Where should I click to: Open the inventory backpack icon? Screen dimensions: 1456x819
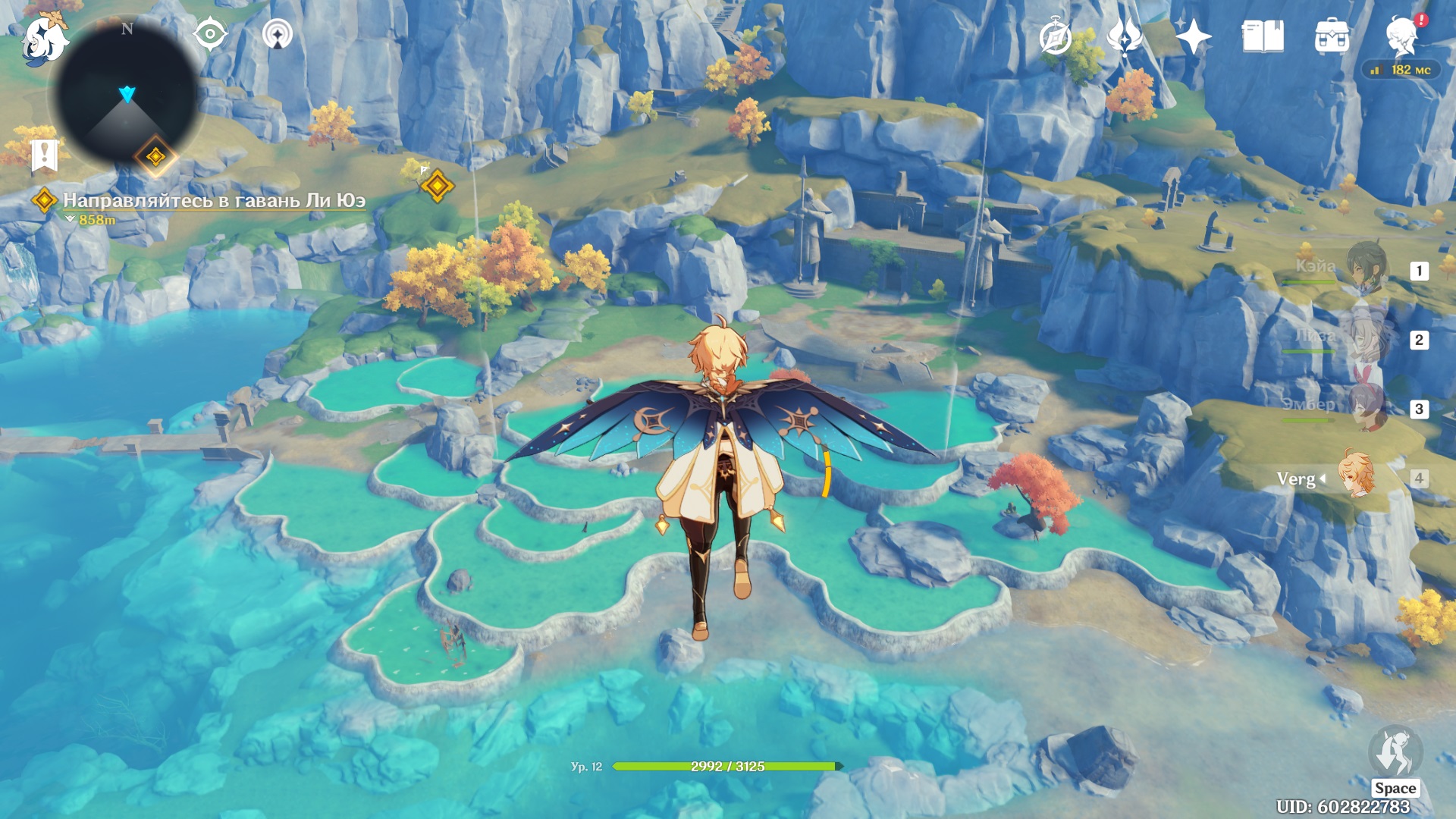click(1332, 36)
